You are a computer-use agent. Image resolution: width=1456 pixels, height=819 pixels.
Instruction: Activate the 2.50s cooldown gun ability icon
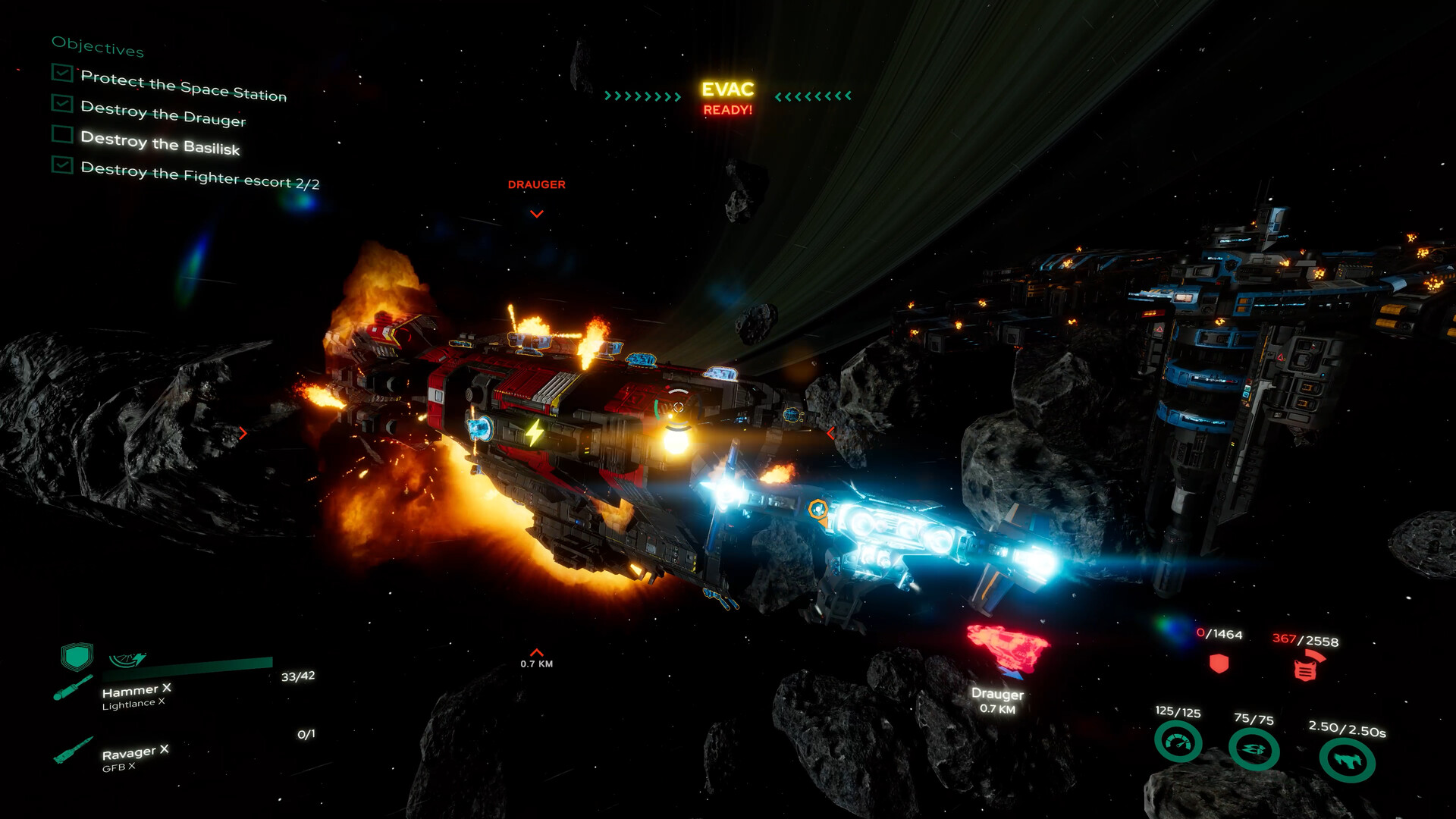(1347, 759)
